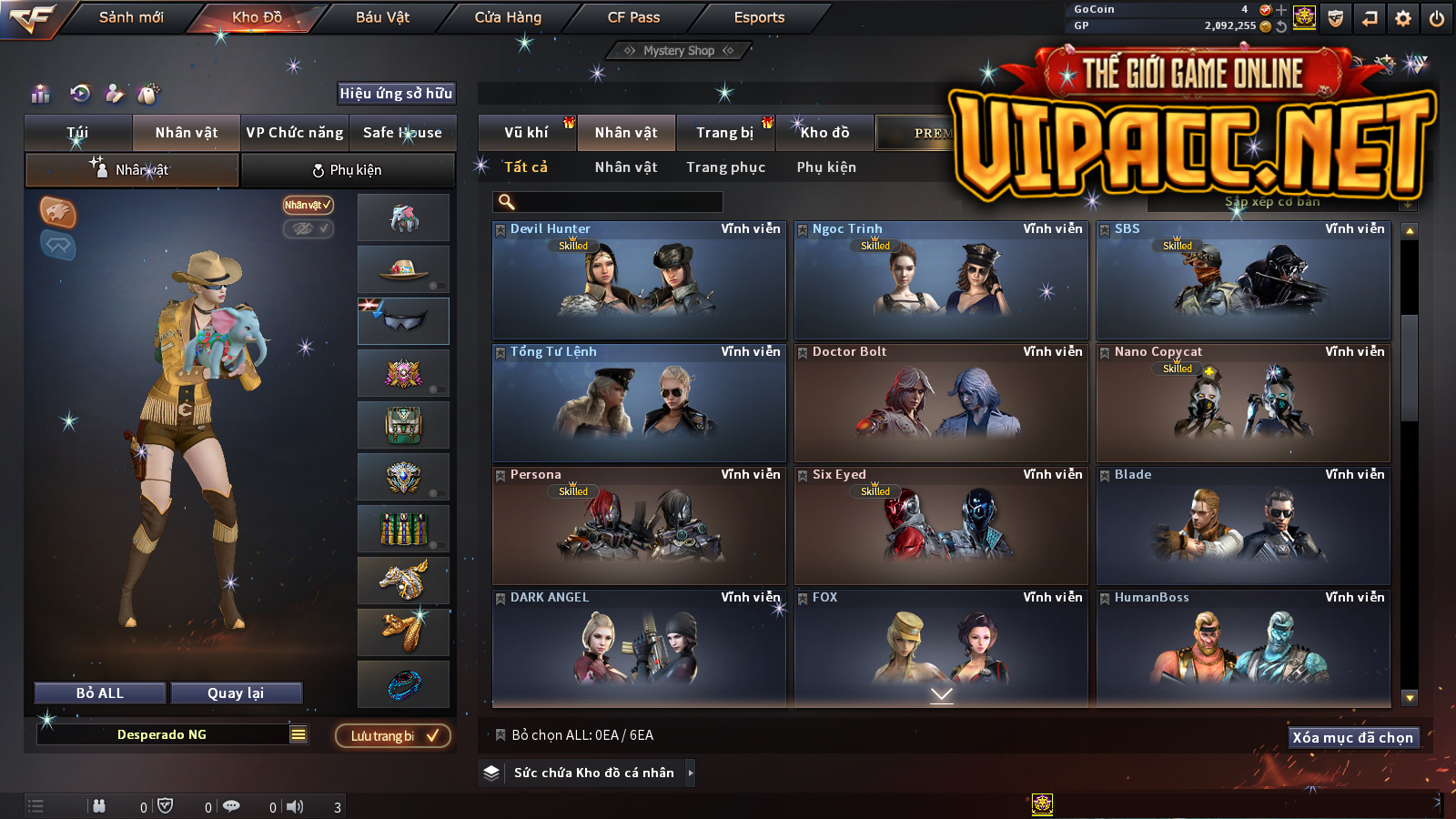Viewport: 1456px width, 819px height.
Task: Remove all equipment with Bỏ ALL
Action: point(100,693)
